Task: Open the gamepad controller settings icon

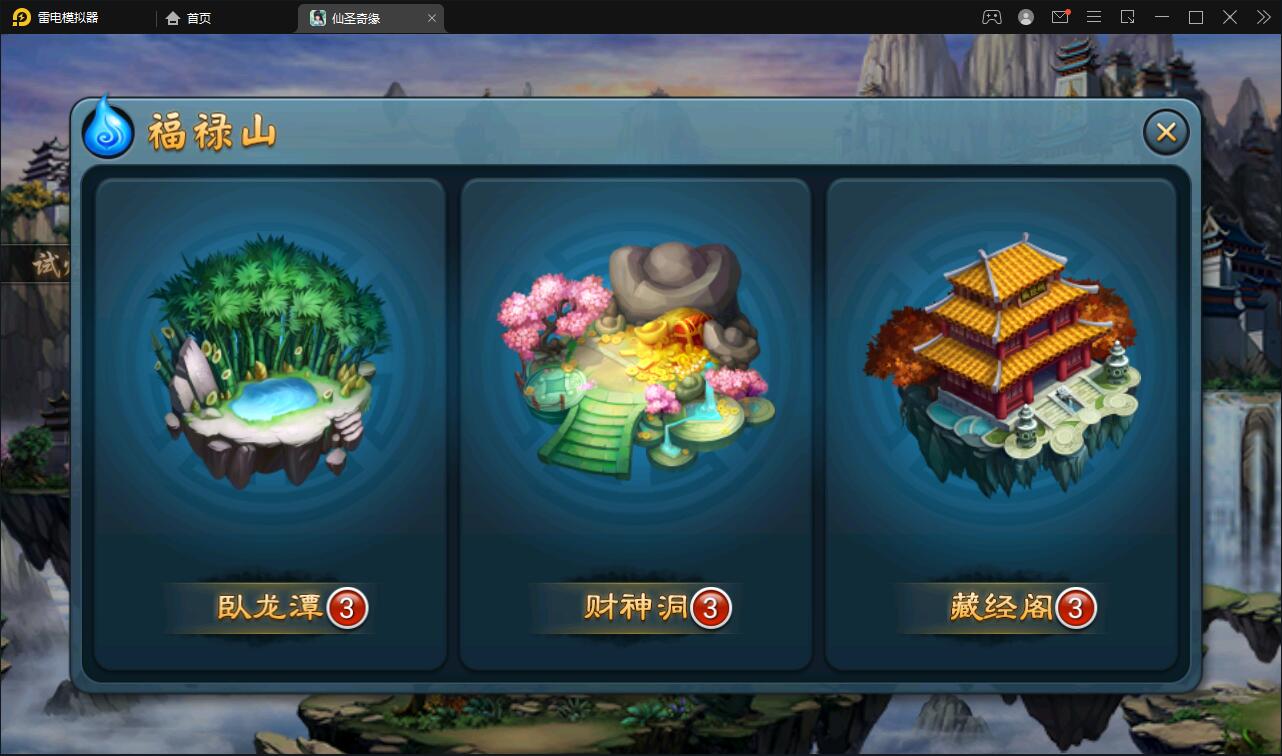Action: click(991, 17)
